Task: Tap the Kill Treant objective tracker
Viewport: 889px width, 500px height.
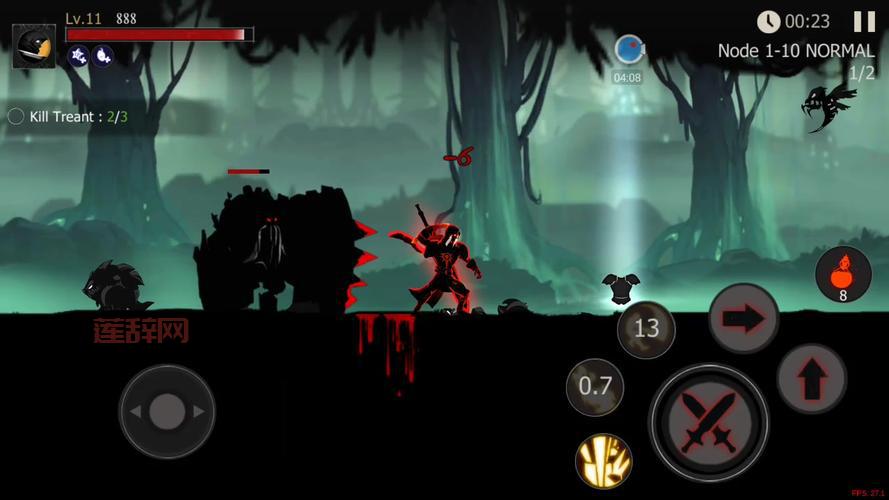Action: 69,117
